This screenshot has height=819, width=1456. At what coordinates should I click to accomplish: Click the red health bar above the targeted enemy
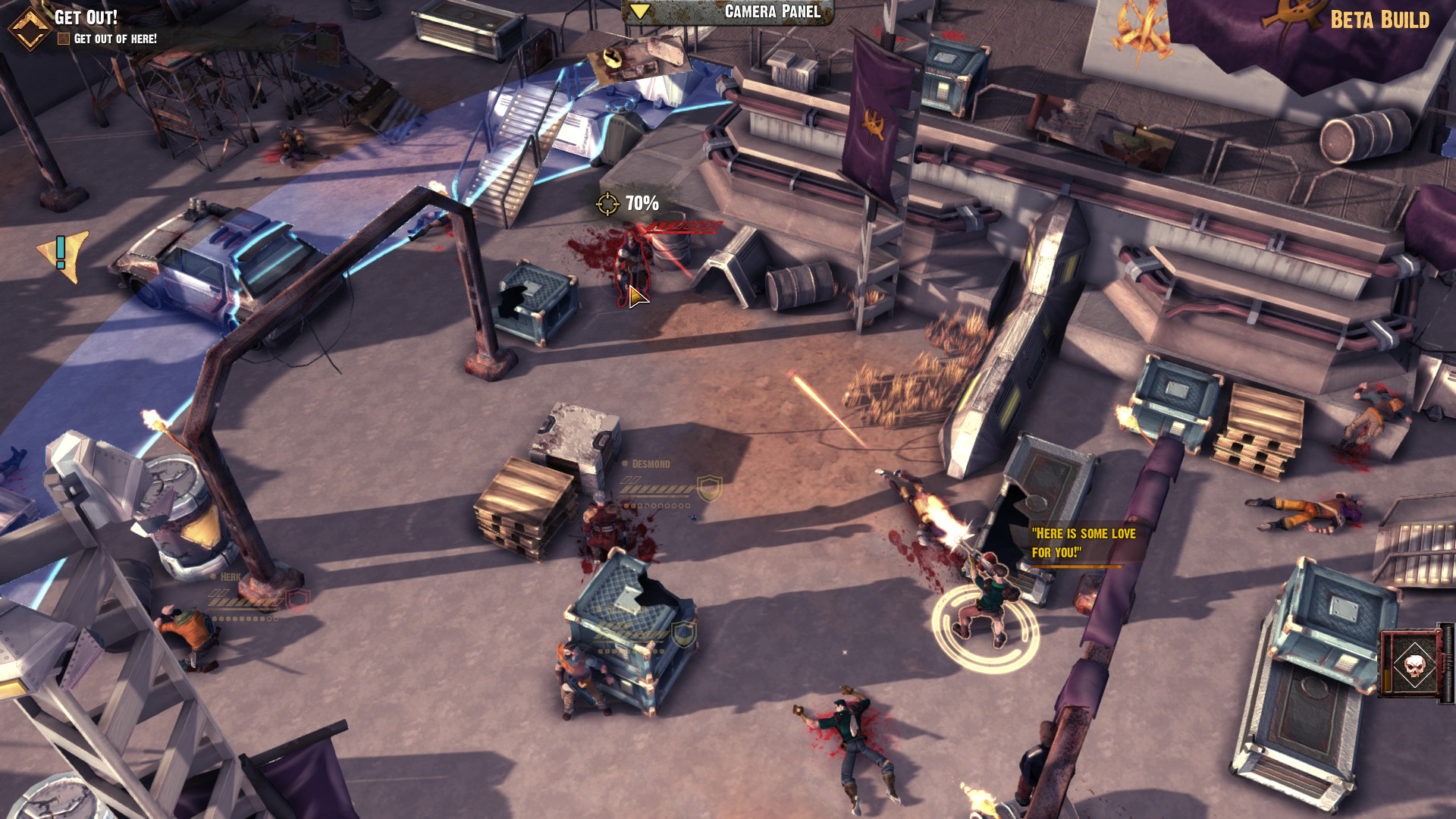coord(682,225)
